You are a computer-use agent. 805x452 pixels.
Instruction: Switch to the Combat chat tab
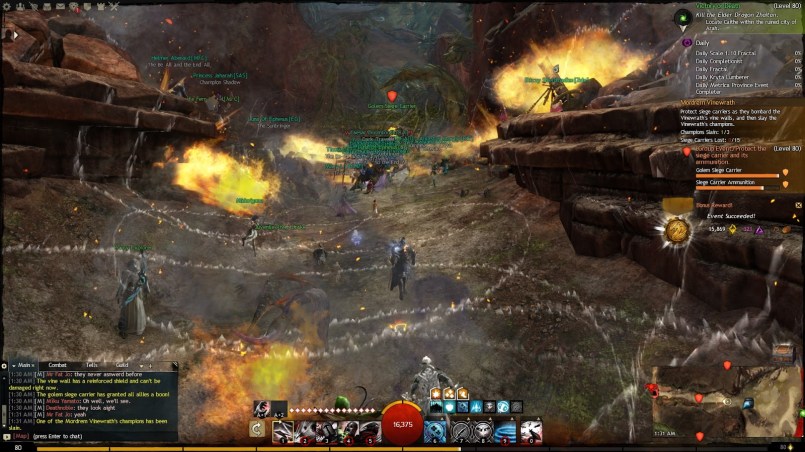pyautogui.click(x=57, y=366)
